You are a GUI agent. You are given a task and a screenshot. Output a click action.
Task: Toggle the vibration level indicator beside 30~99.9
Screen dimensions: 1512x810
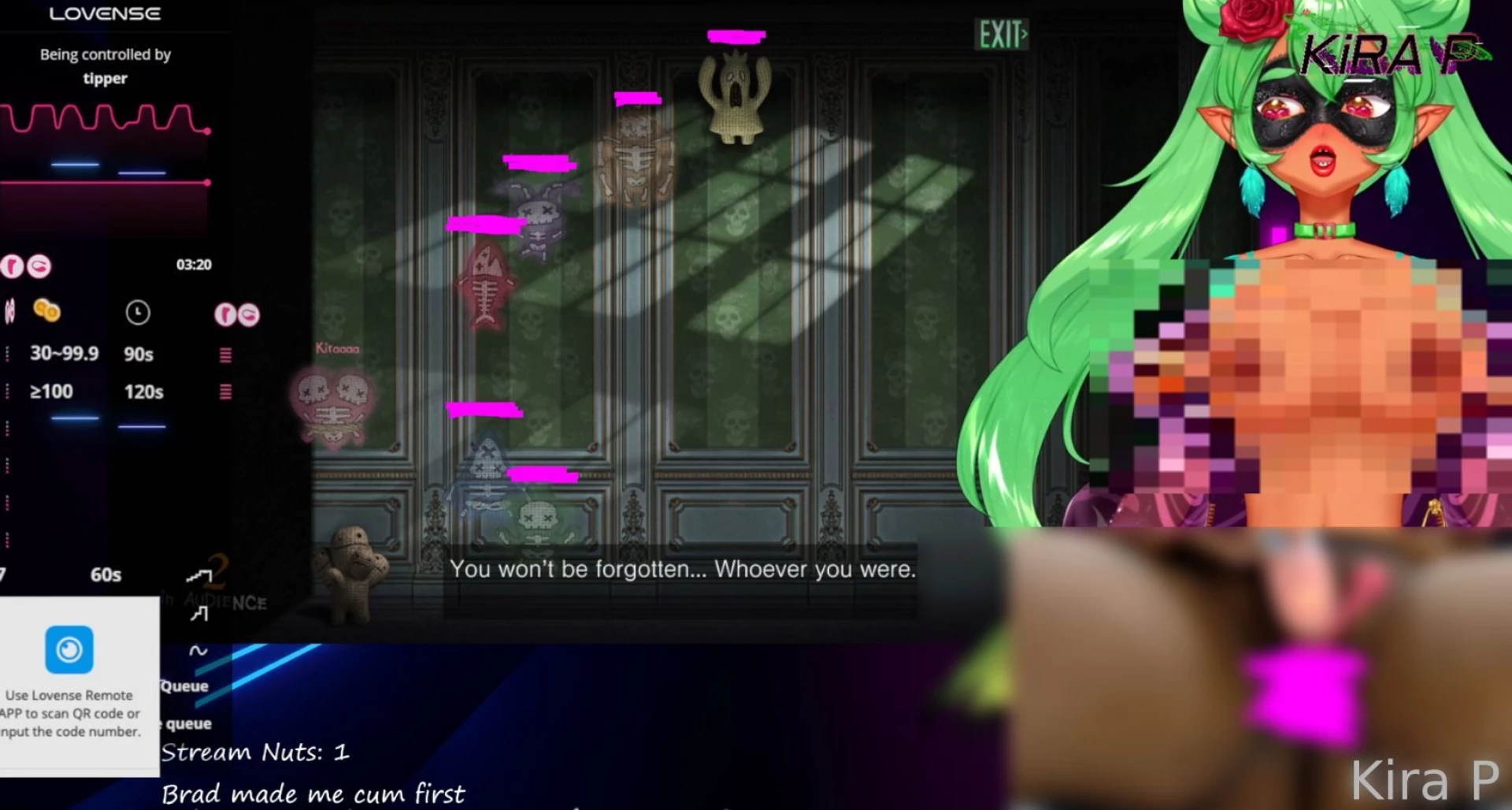point(7,354)
